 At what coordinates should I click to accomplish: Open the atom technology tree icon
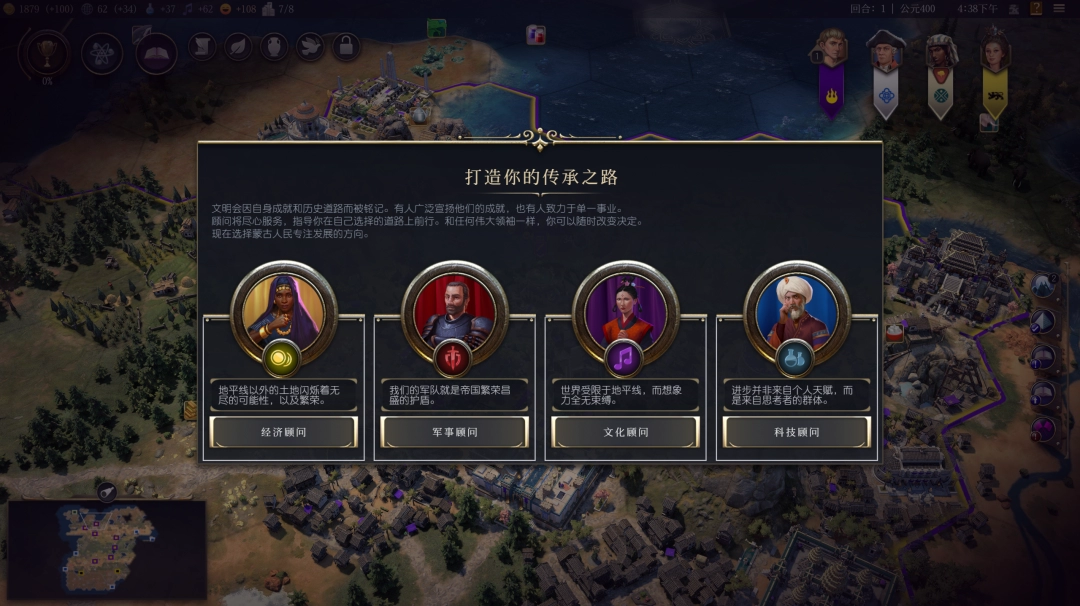pos(102,52)
